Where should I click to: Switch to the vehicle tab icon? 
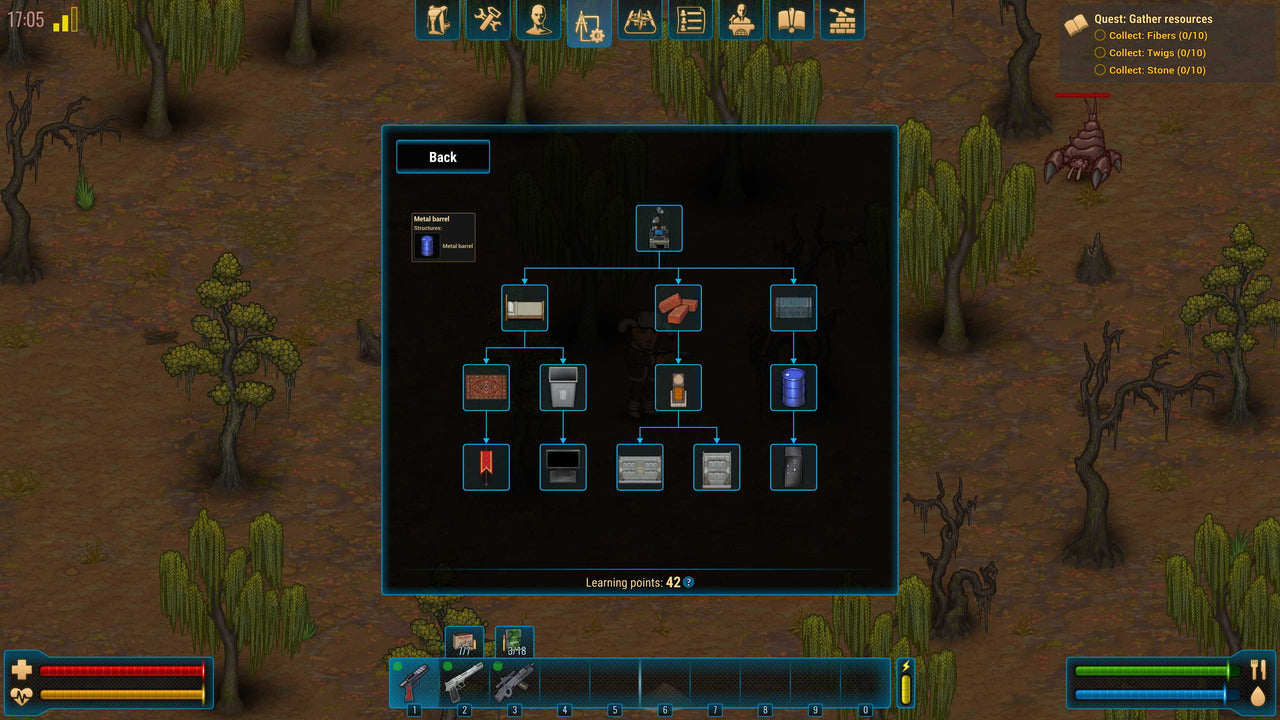(x=640, y=20)
